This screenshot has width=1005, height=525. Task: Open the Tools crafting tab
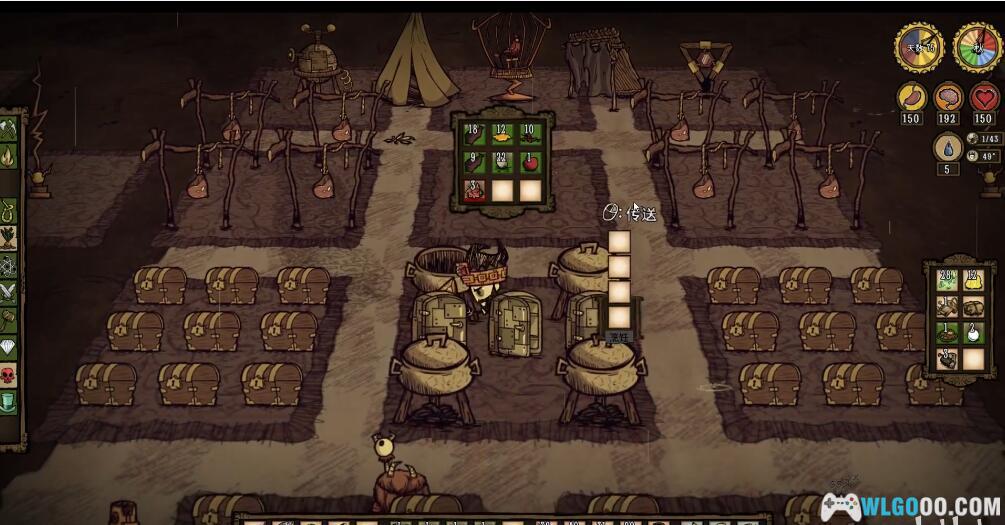[9, 130]
